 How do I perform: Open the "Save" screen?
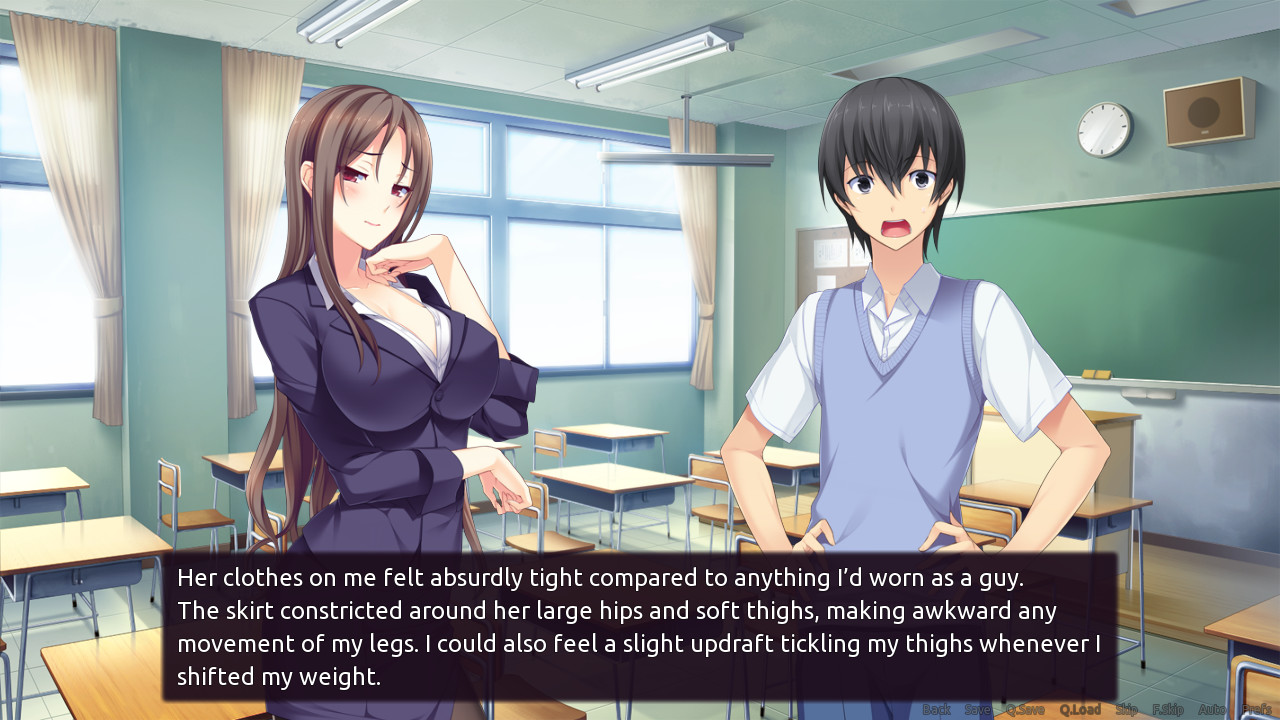(978, 708)
